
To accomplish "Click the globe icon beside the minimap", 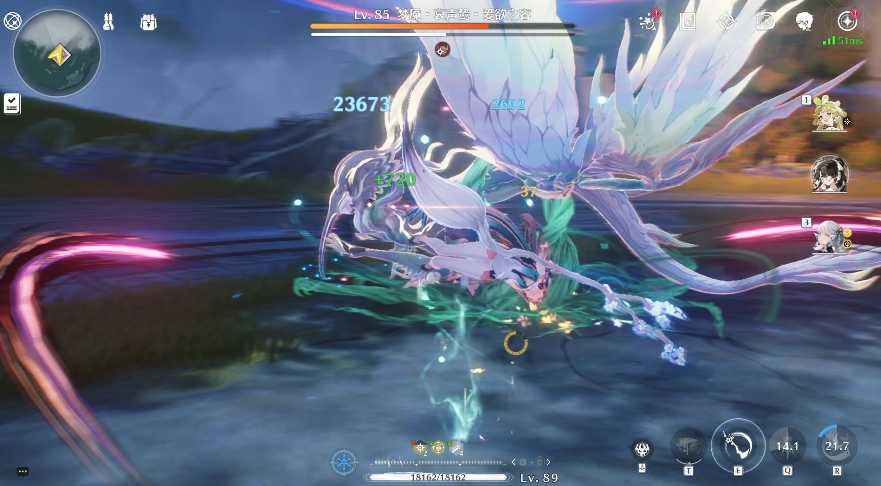I will [x=12, y=19].
